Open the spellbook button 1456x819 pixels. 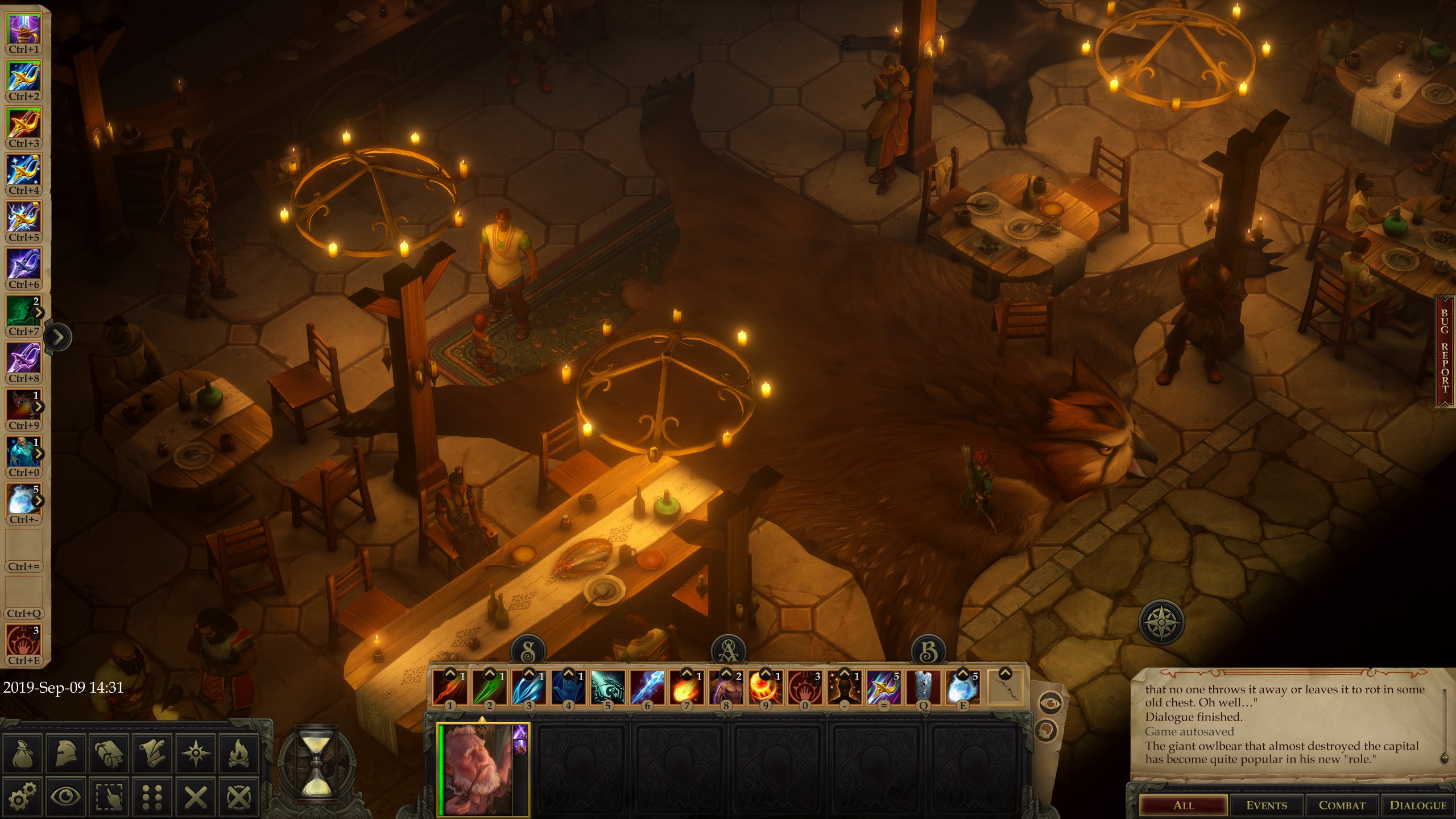tap(109, 753)
